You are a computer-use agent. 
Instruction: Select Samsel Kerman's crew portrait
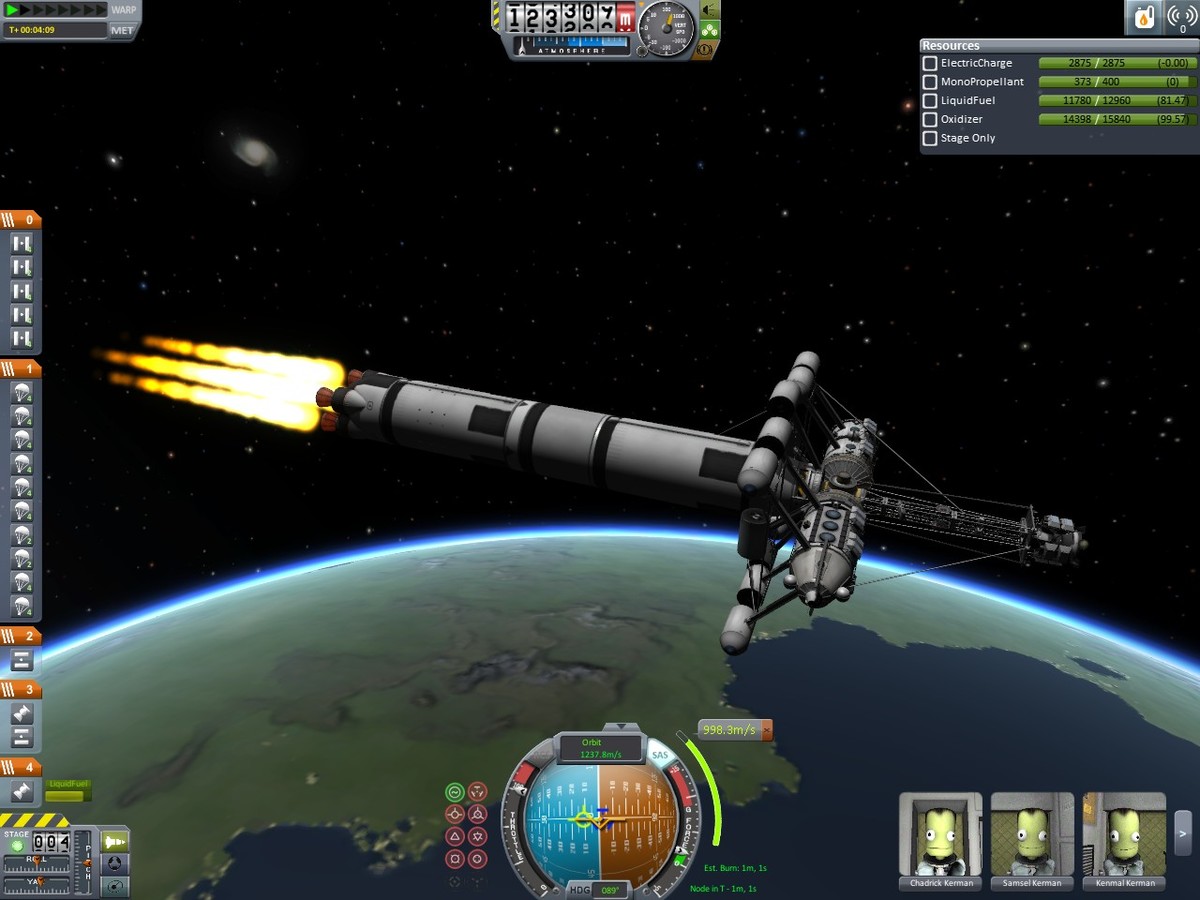click(x=1032, y=835)
